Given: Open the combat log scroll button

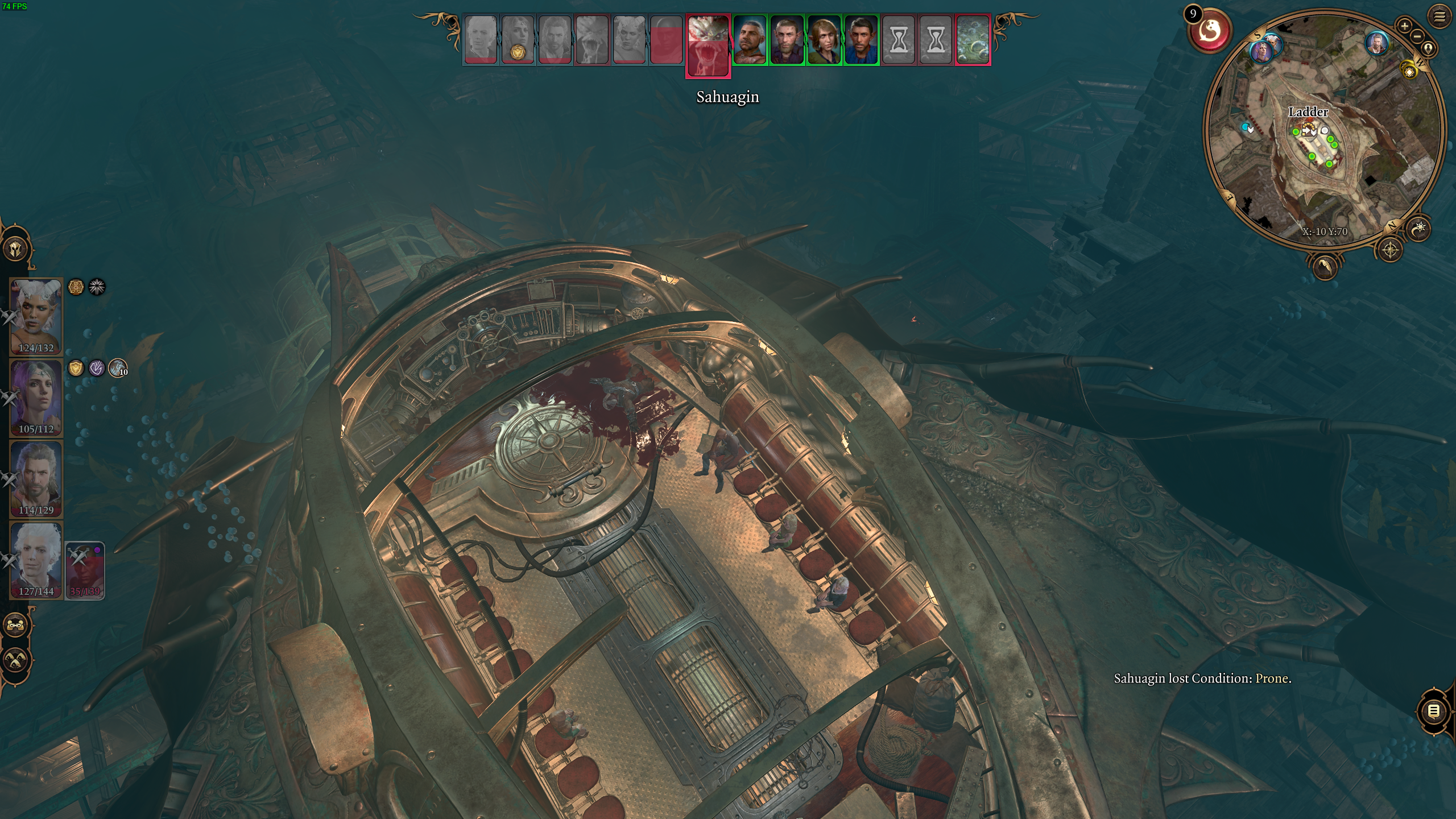Looking at the screenshot, I should tap(1433, 711).
